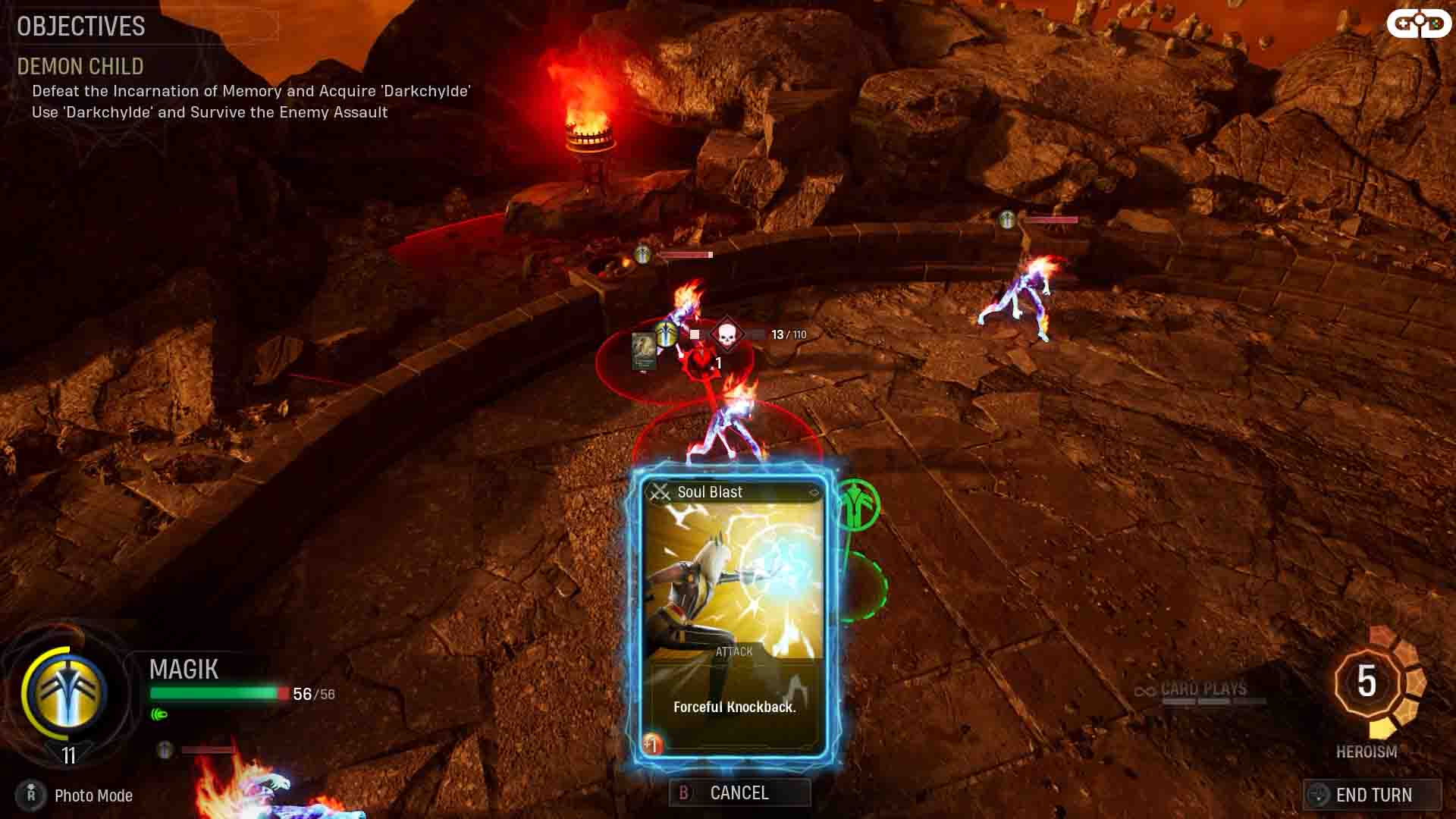This screenshot has width=1456, height=819.
Task: Click the +1 heroism gem on the Soul Blast card
Action: 652,743
